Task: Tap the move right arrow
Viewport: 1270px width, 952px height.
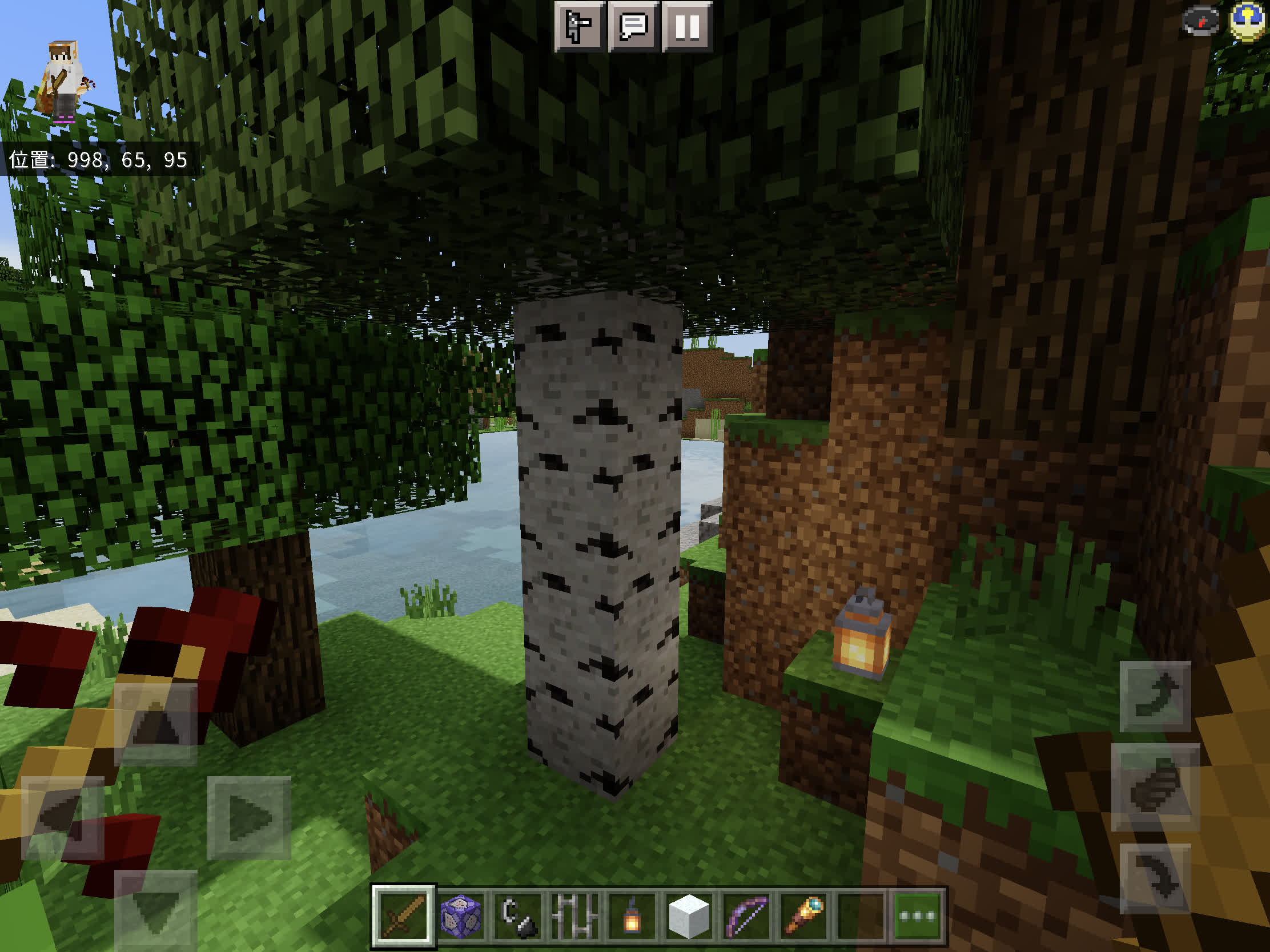Action: point(248,818)
